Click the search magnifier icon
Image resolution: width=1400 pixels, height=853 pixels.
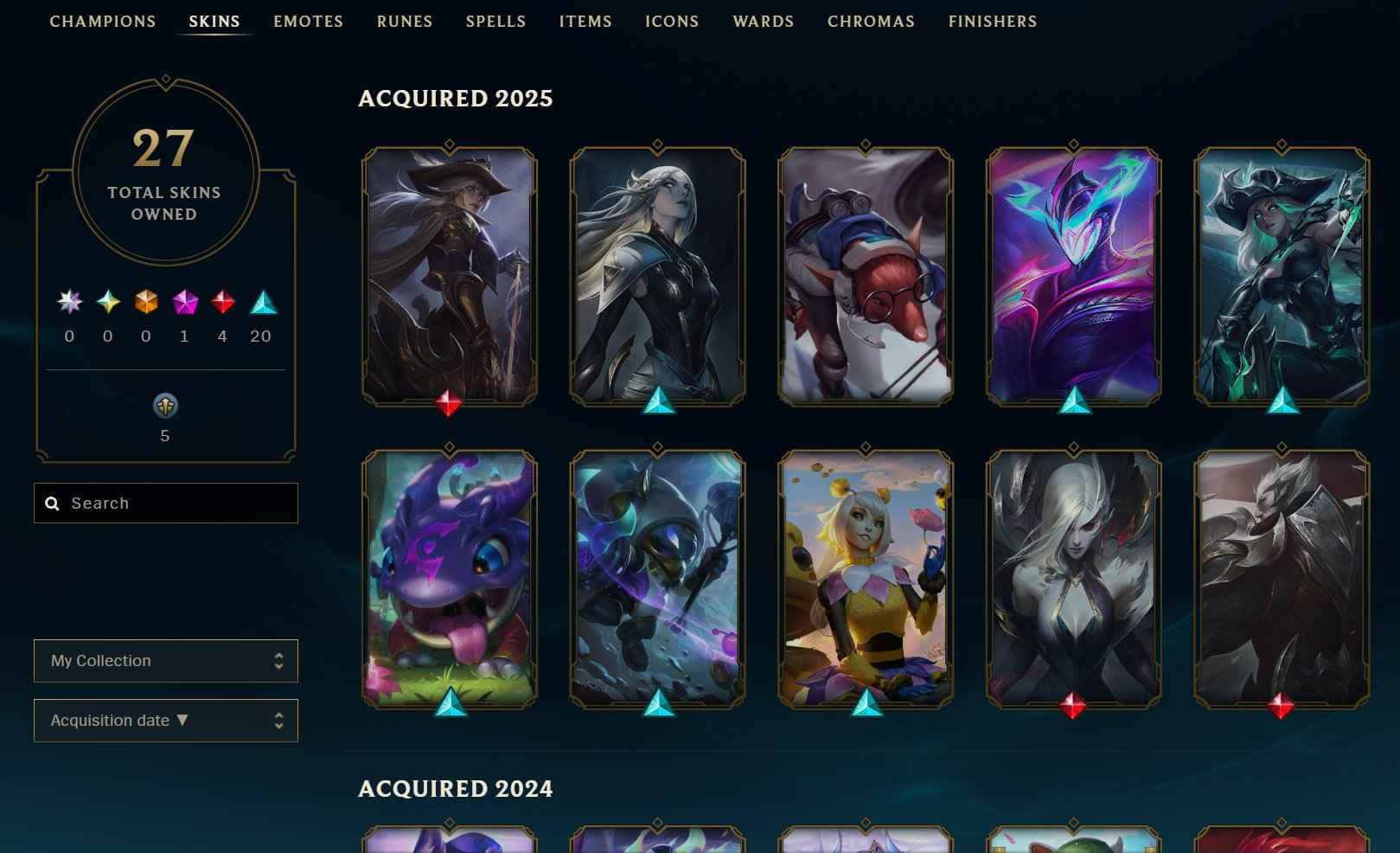click(52, 503)
